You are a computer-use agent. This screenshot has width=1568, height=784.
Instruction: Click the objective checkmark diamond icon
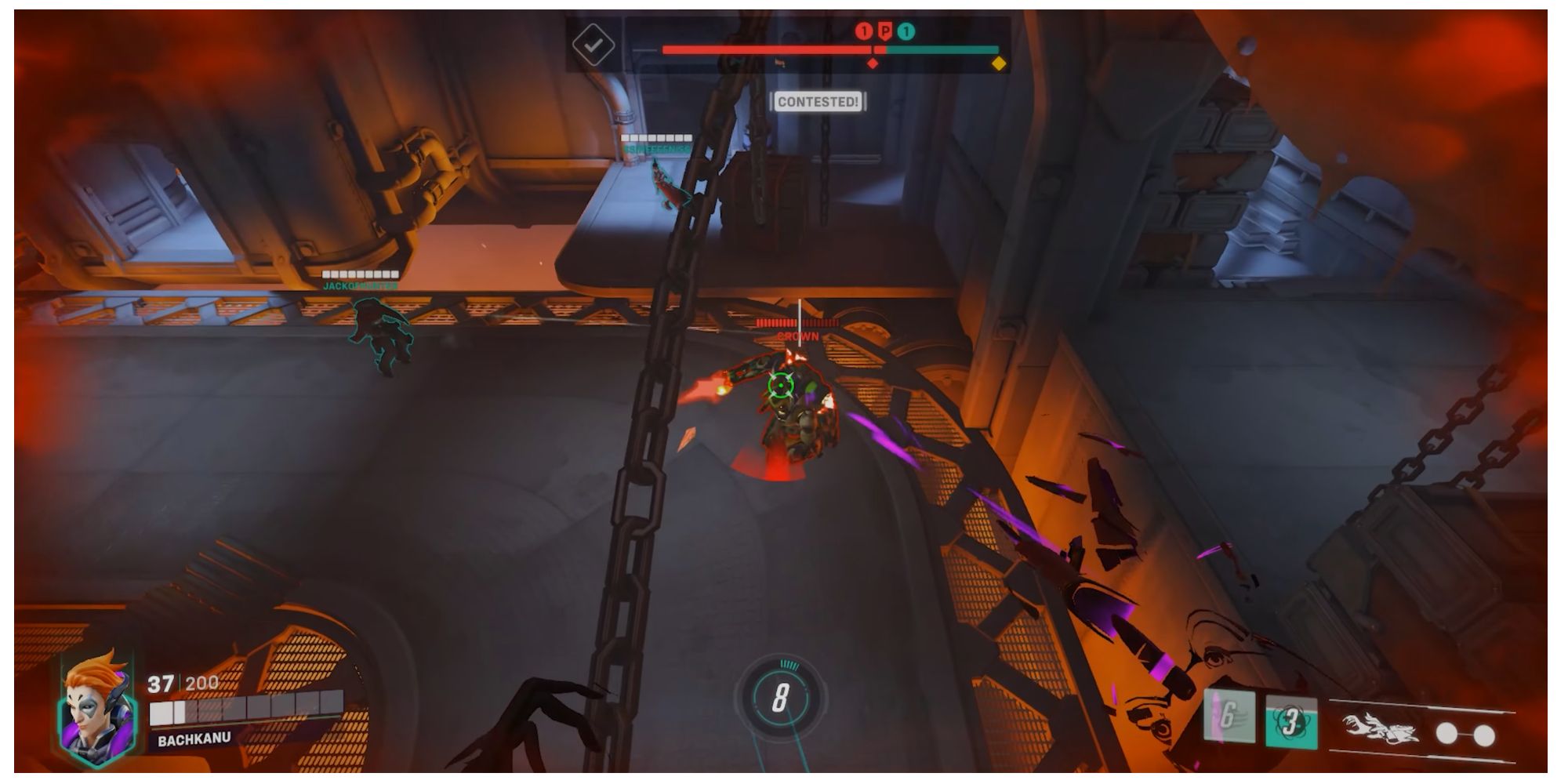pos(593,45)
